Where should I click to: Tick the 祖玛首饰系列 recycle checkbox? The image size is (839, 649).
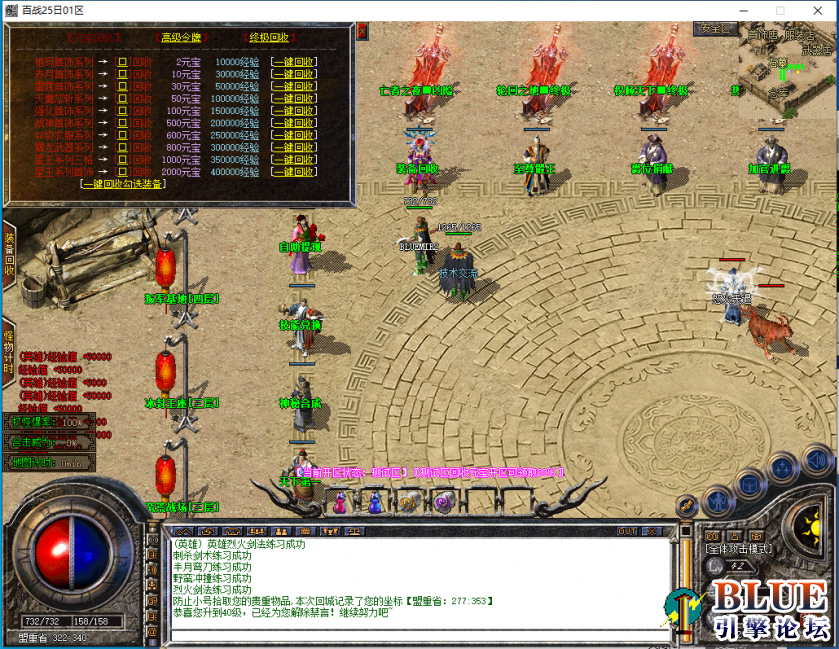[123, 62]
